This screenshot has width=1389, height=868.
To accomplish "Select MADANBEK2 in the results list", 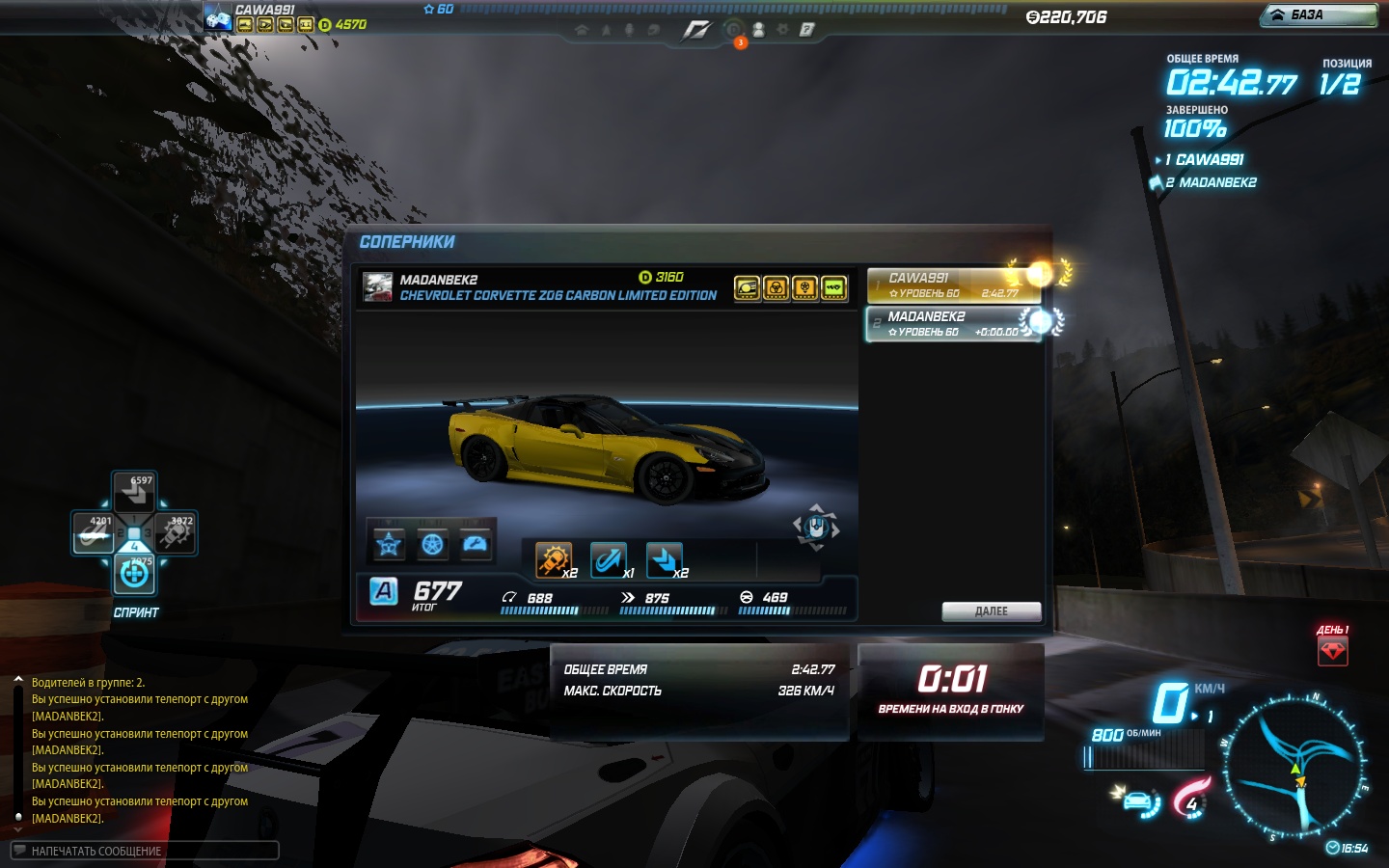I will tap(953, 323).
